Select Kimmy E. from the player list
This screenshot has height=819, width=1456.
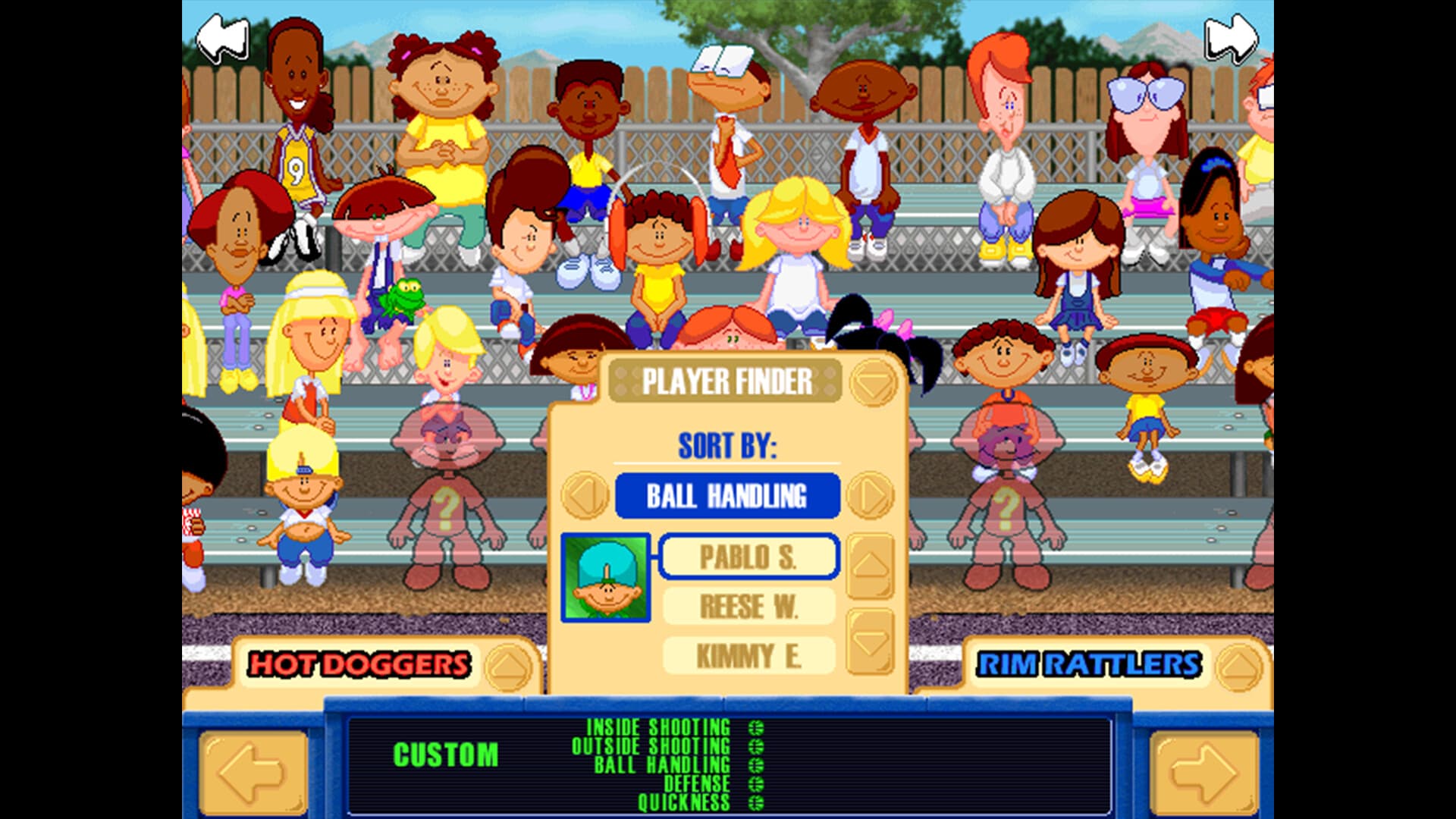[x=749, y=654]
